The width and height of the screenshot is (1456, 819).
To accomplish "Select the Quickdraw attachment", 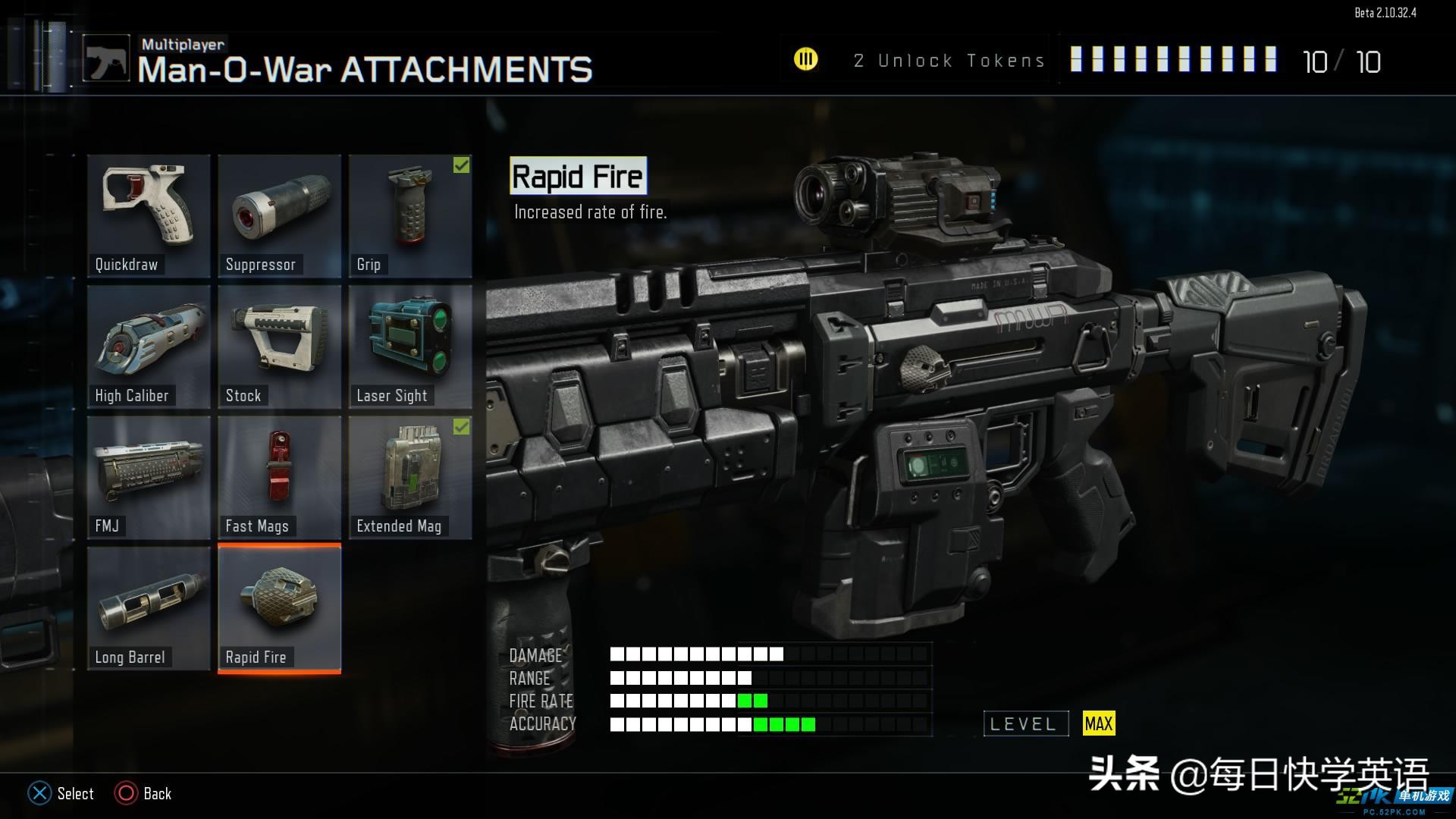I will point(149,215).
